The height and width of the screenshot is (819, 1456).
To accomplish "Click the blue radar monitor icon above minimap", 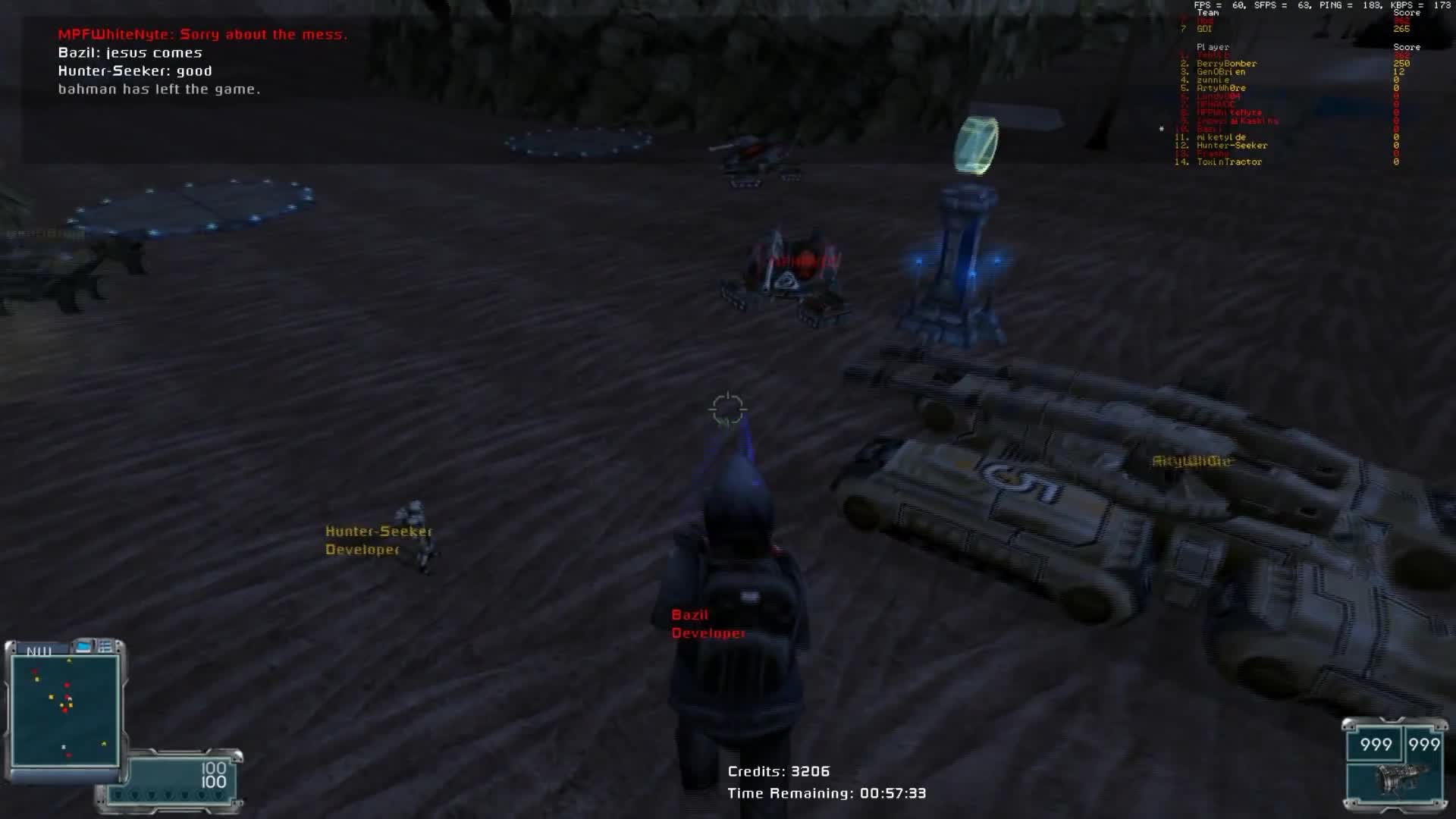I will [83, 648].
